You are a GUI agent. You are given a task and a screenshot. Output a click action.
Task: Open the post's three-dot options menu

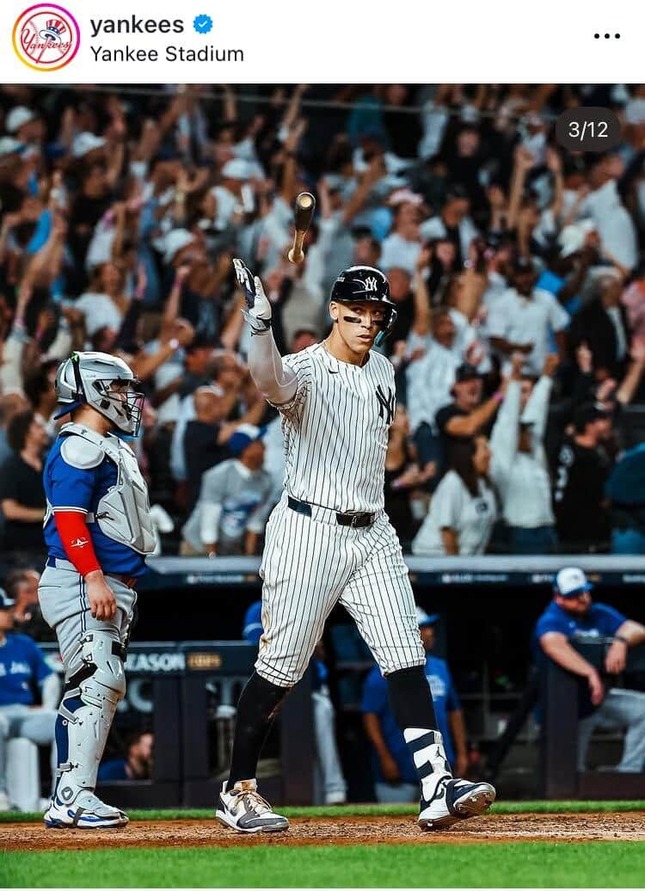pyautogui.click(x=607, y=36)
